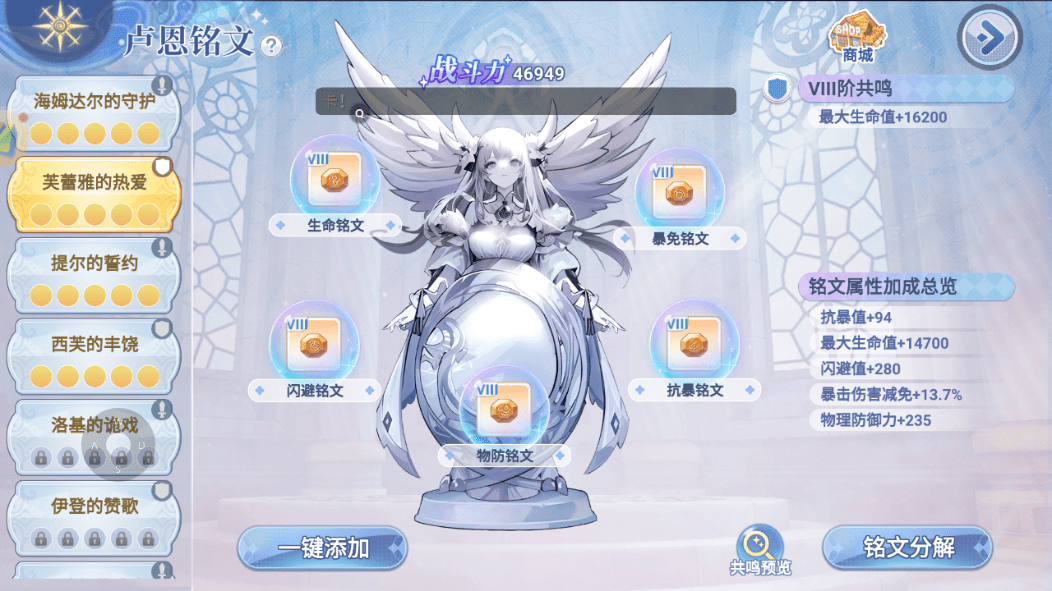Click the 一键添加 button
This screenshot has height=591, width=1052.
323,548
